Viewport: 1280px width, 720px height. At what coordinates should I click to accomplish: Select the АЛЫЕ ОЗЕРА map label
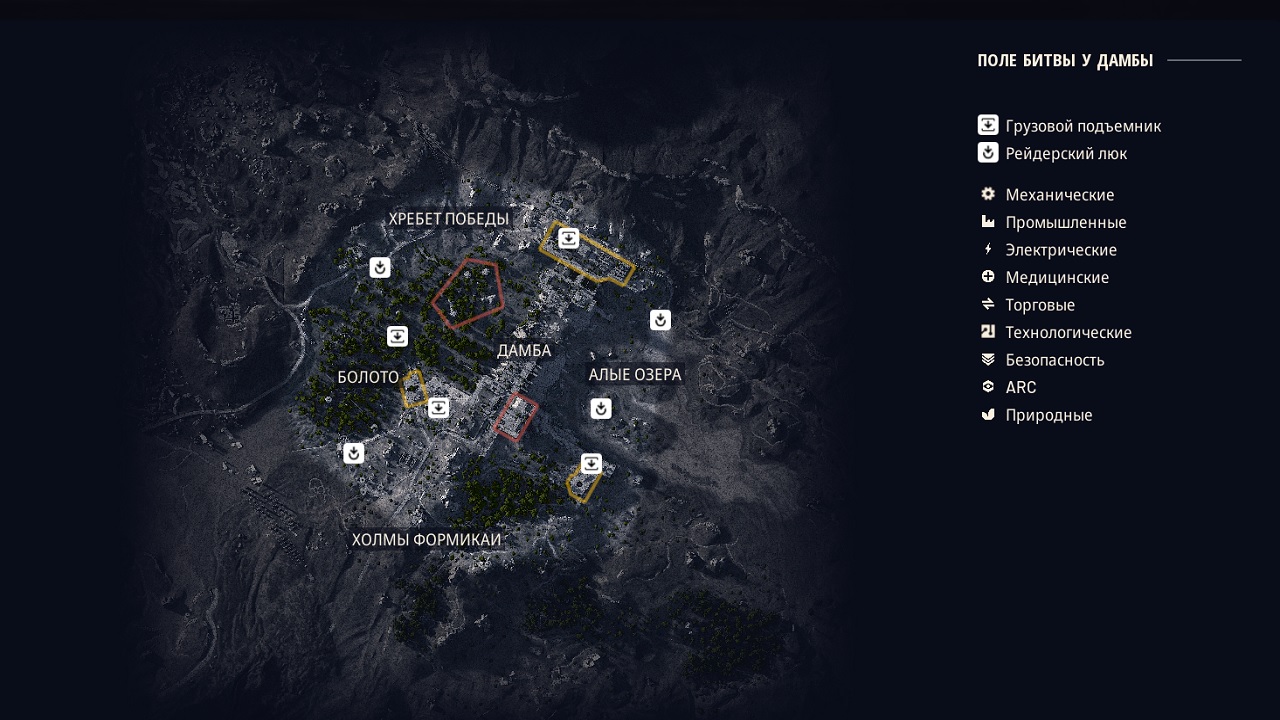point(635,375)
